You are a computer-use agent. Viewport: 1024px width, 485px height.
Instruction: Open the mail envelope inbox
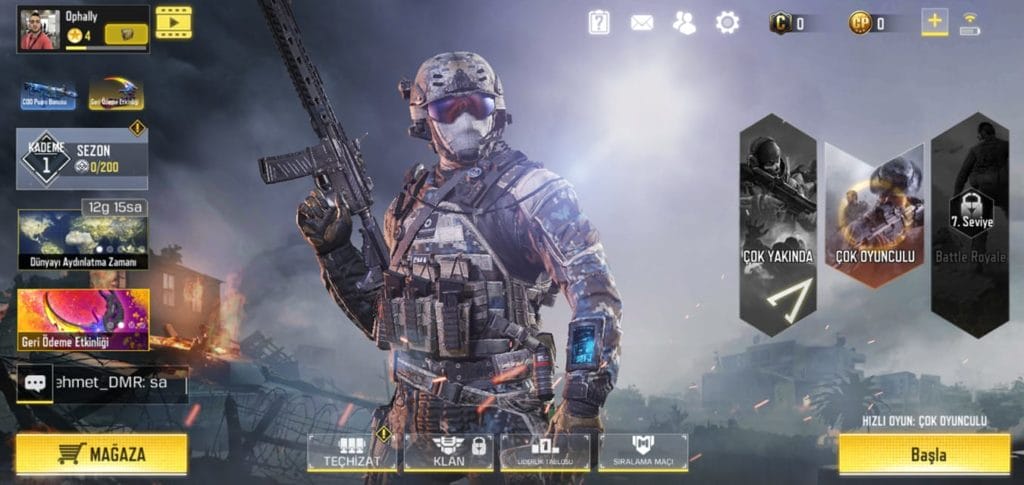pyautogui.click(x=642, y=22)
